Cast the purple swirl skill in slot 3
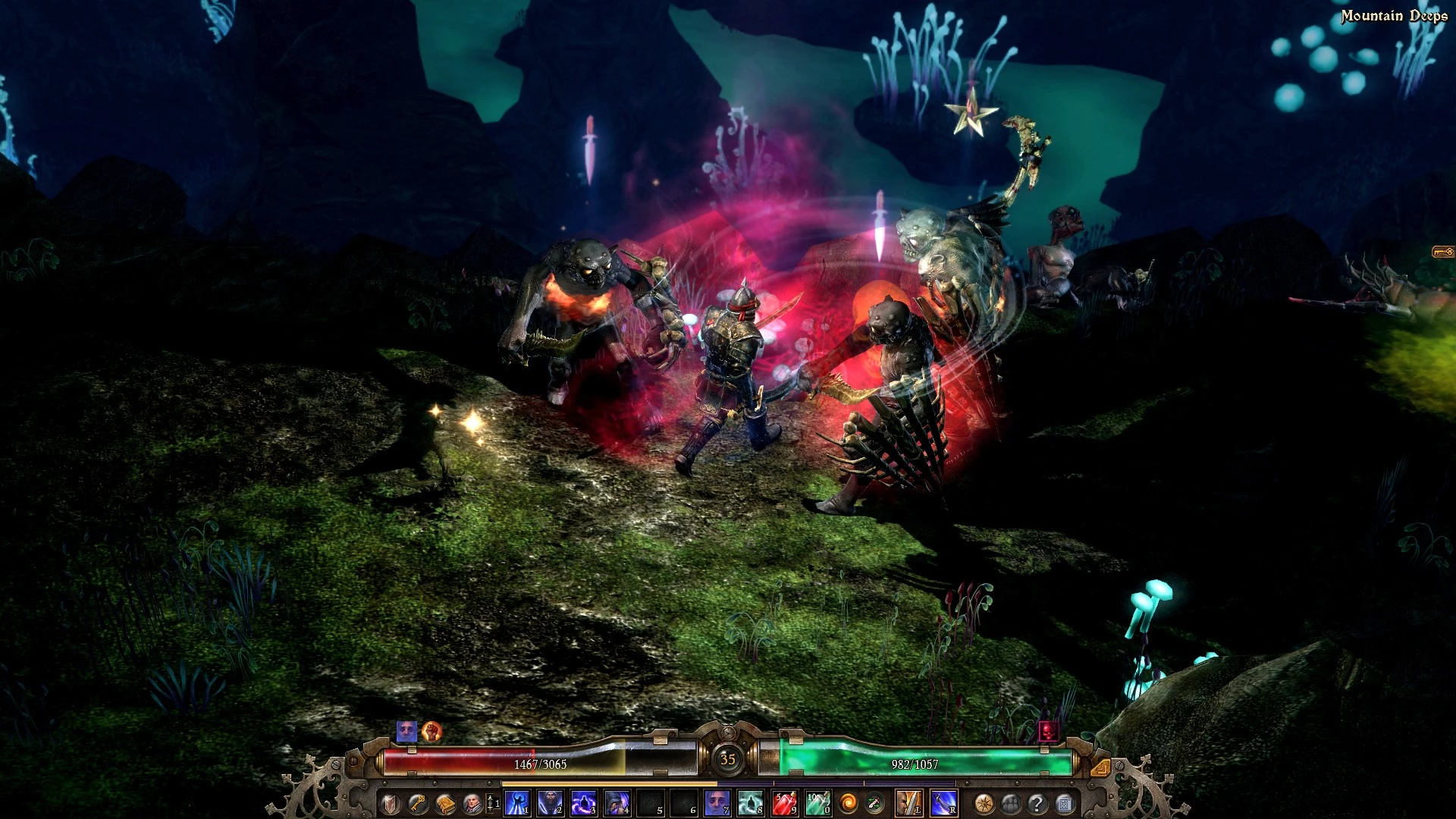 583,803
